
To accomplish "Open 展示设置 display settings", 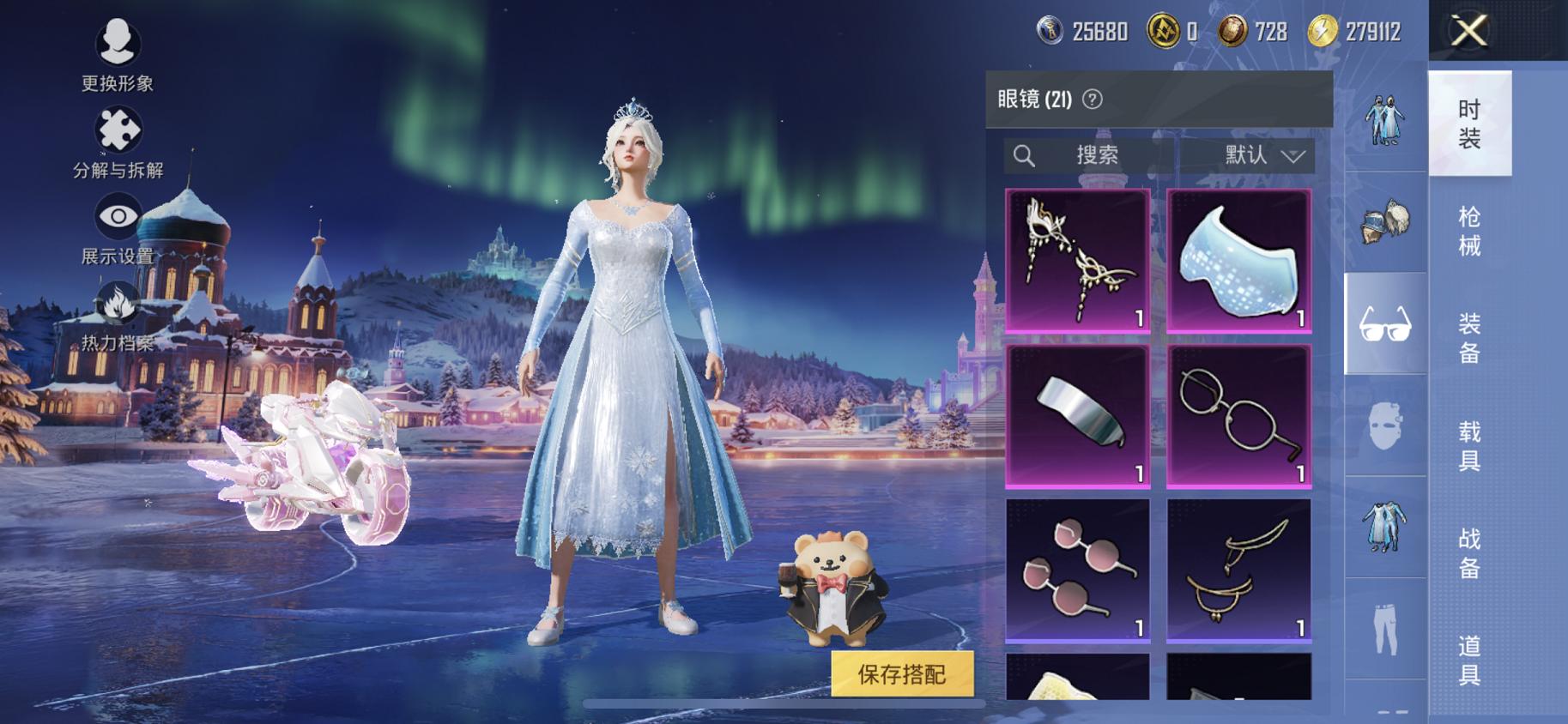I will click(x=118, y=218).
